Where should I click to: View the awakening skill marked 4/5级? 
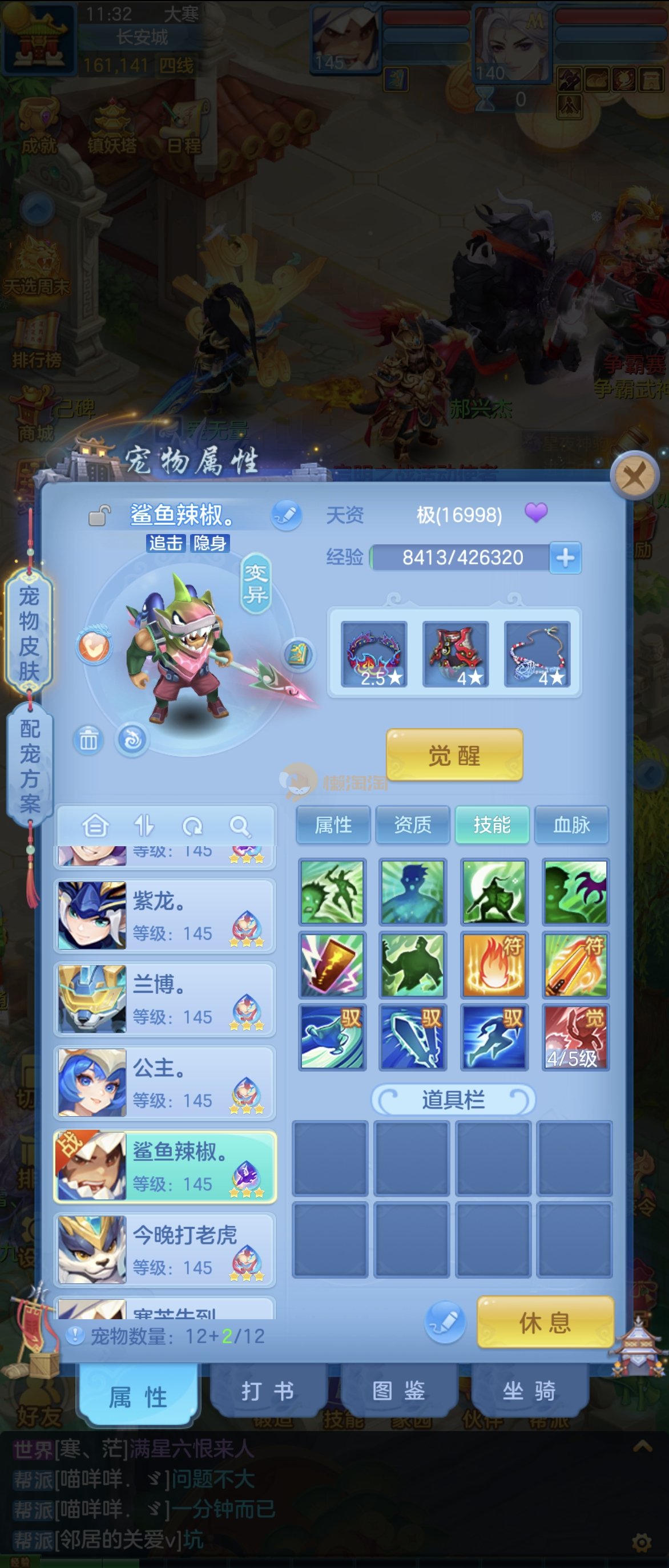575,1037
